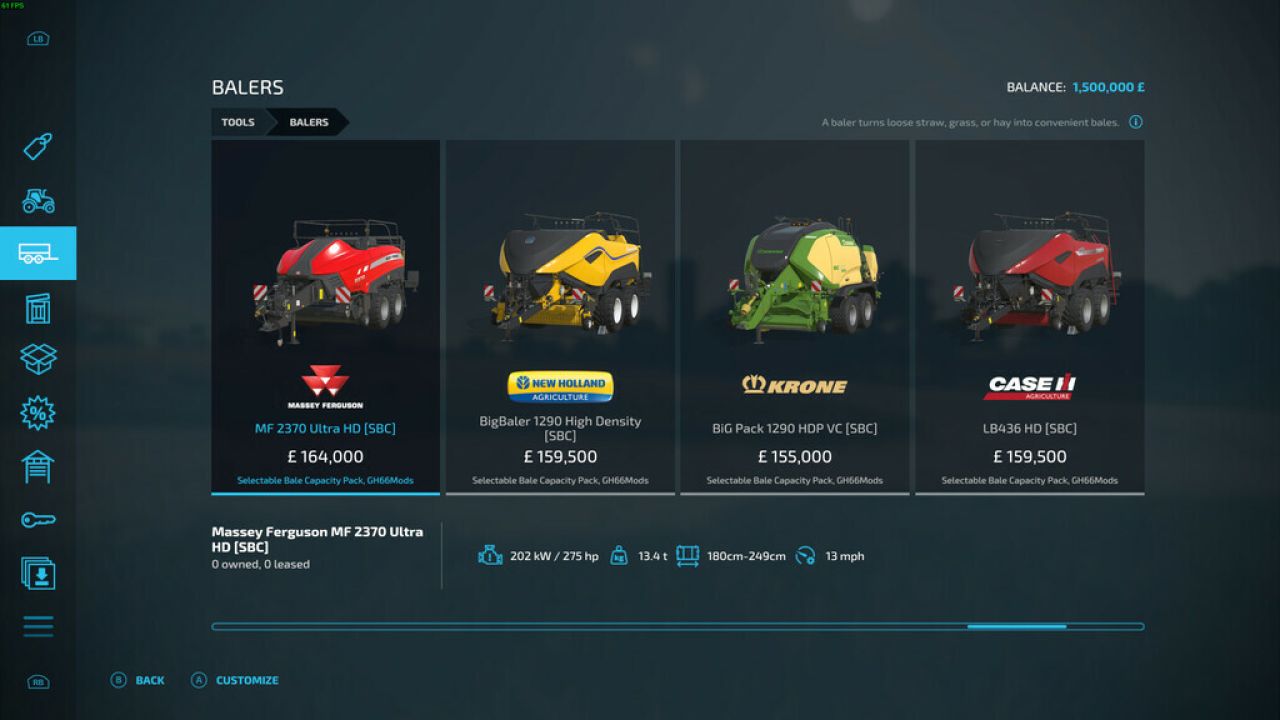1280x720 pixels.
Task: Select the price tag Brands icon in sidebar
Action: (38, 148)
